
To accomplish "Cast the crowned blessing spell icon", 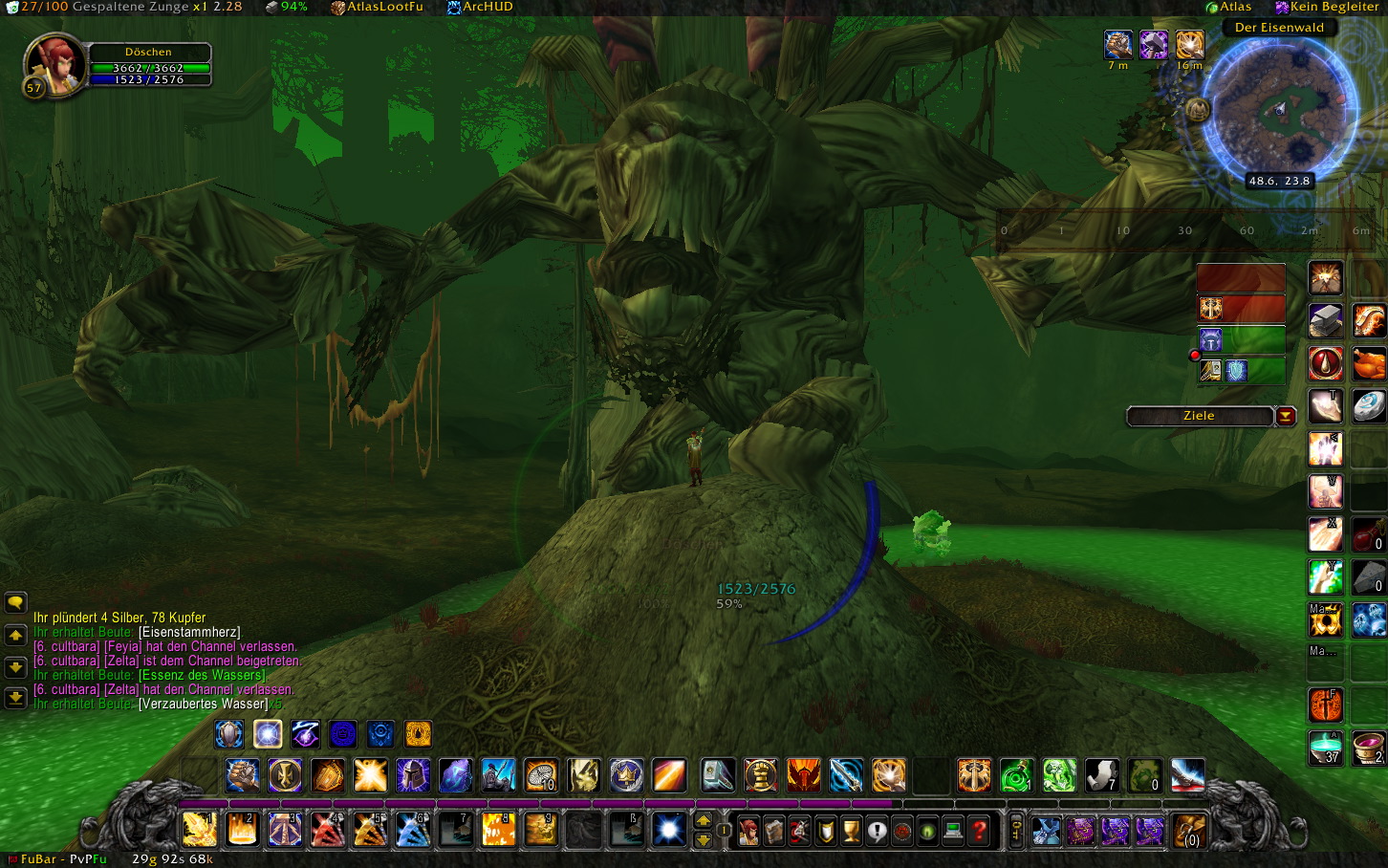I will [626, 775].
